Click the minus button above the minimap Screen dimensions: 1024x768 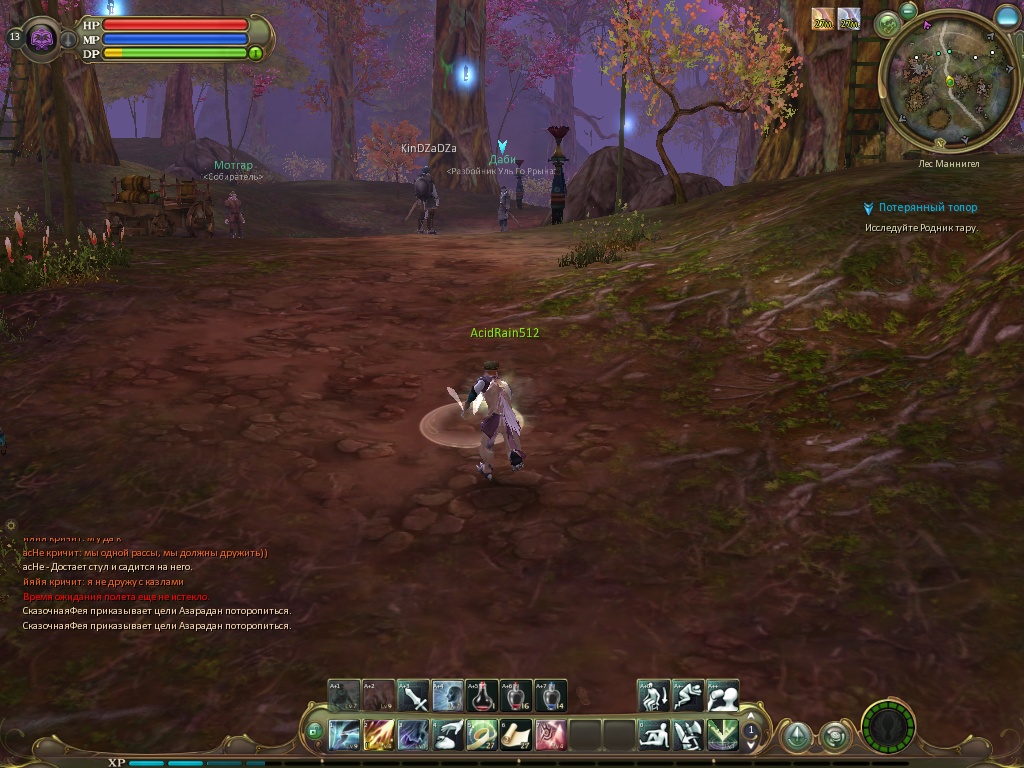[x=908, y=10]
